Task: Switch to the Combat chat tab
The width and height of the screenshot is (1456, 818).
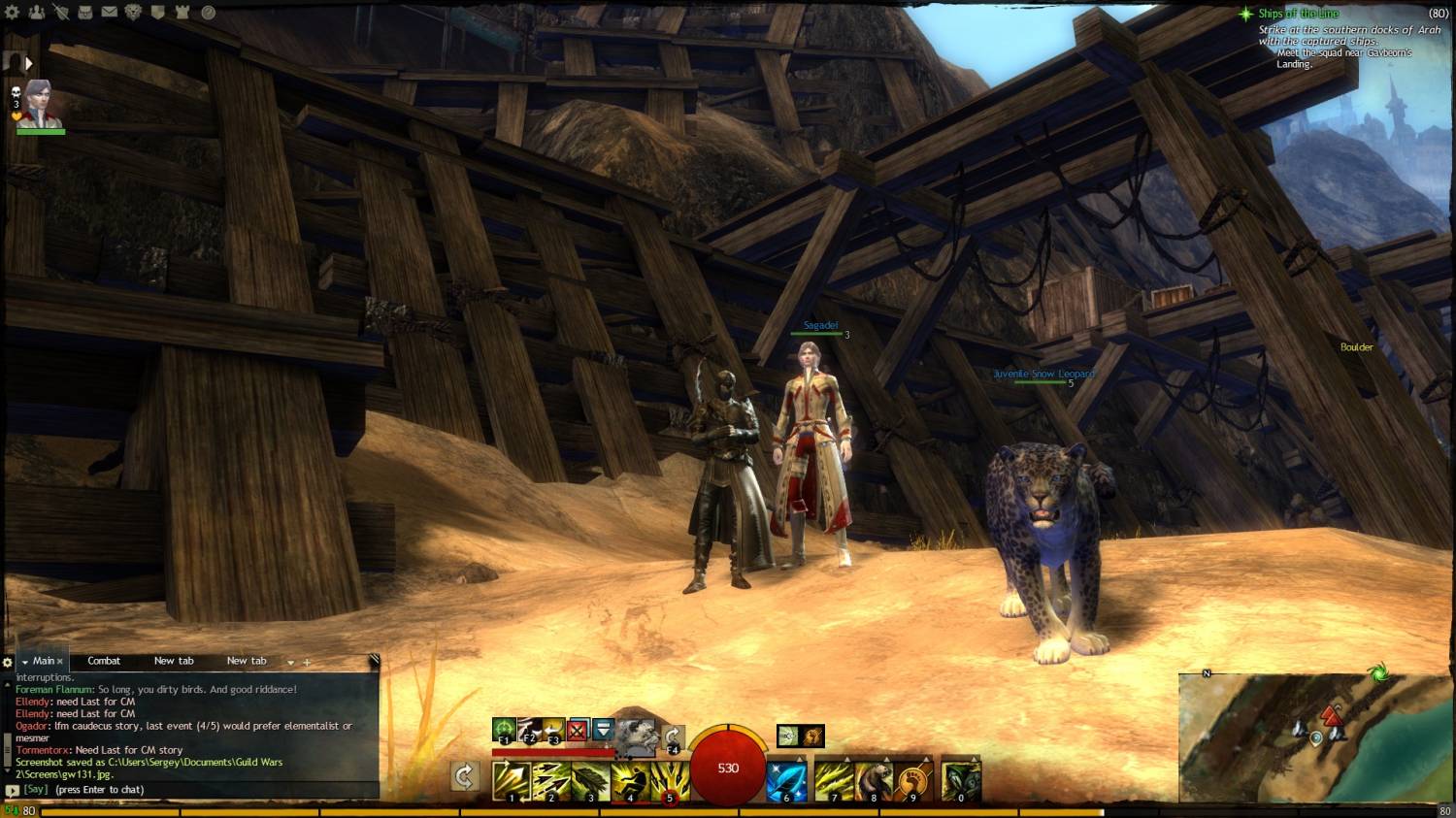Action: click(104, 661)
